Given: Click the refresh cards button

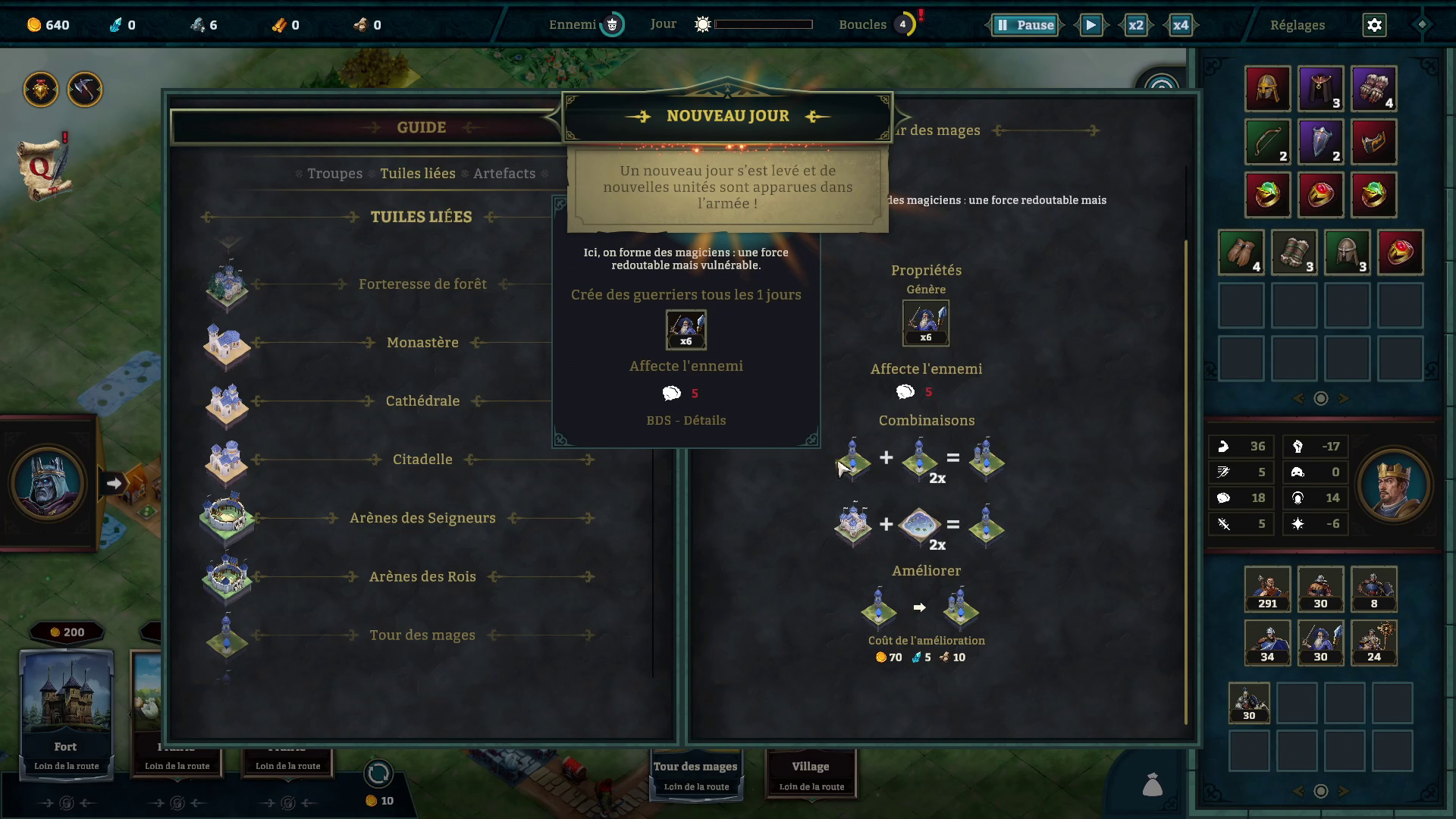Looking at the screenshot, I should tap(378, 773).
